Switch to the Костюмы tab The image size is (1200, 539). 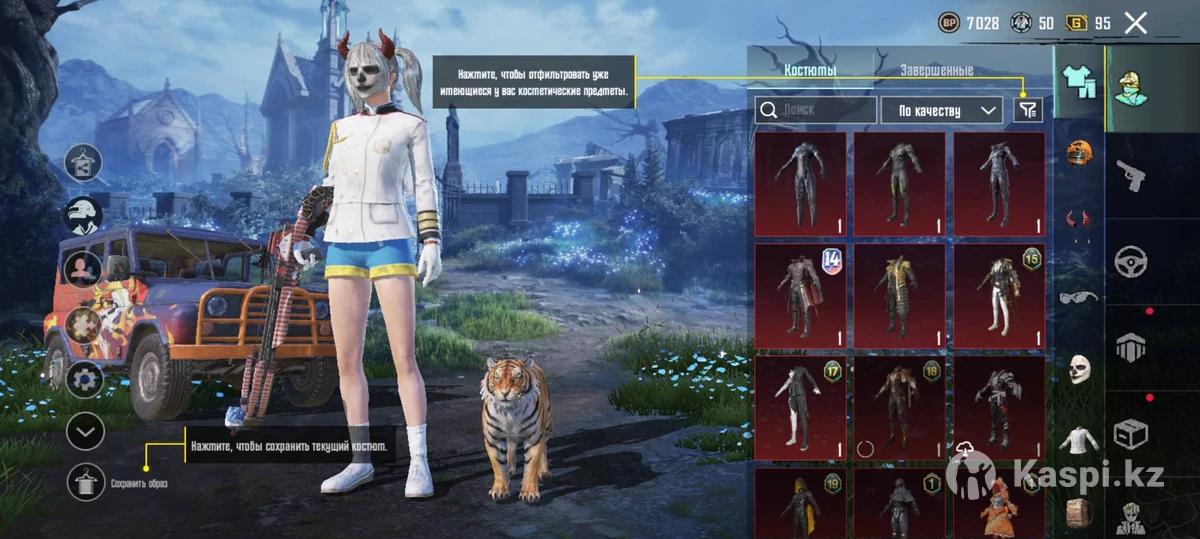click(x=810, y=70)
